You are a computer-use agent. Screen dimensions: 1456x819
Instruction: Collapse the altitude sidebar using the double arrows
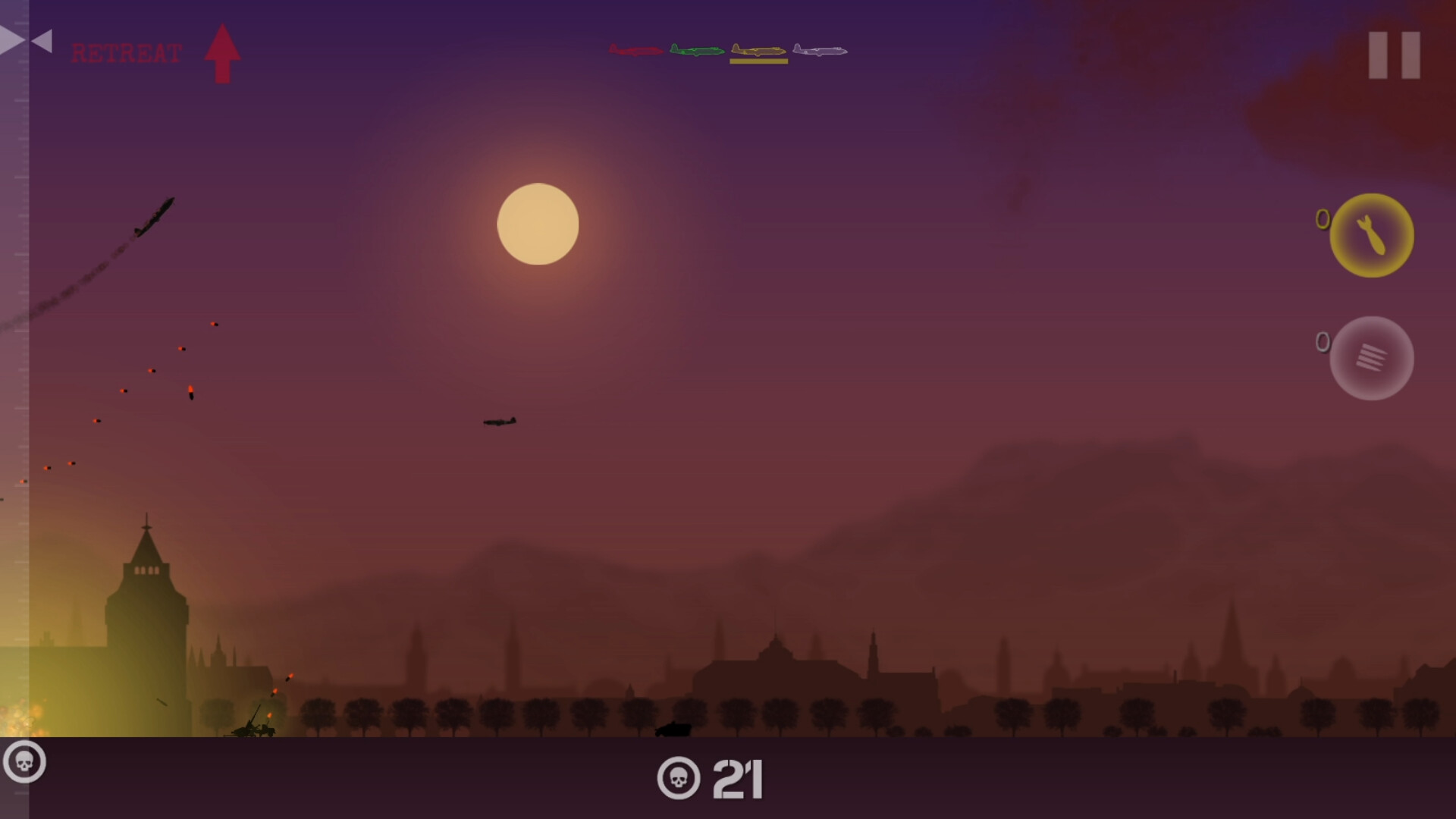[x=25, y=40]
